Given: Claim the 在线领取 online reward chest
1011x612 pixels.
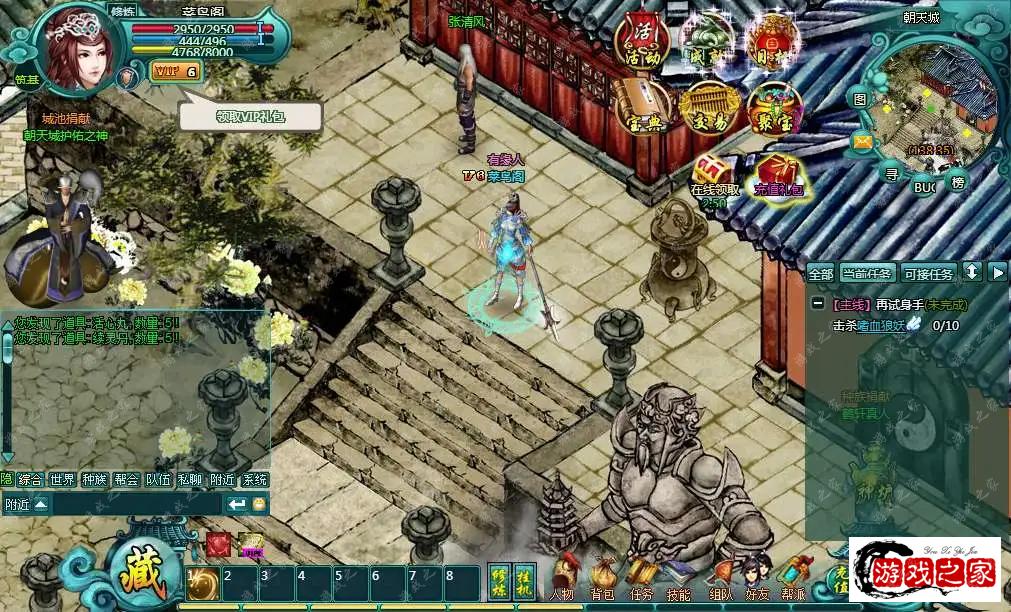Looking at the screenshot, I should (714, 175).
